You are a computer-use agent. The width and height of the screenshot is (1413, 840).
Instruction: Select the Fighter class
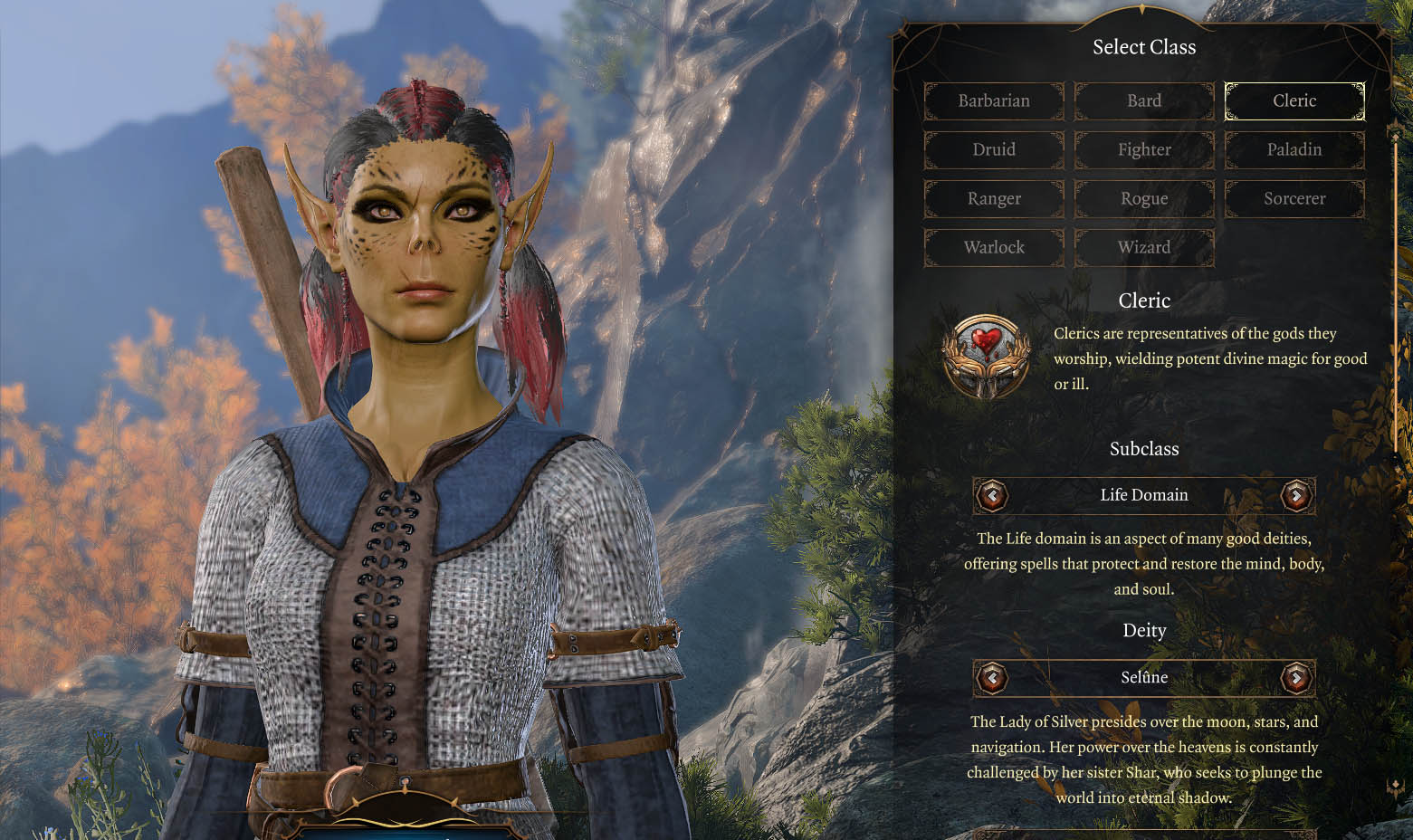[1144, 149]
